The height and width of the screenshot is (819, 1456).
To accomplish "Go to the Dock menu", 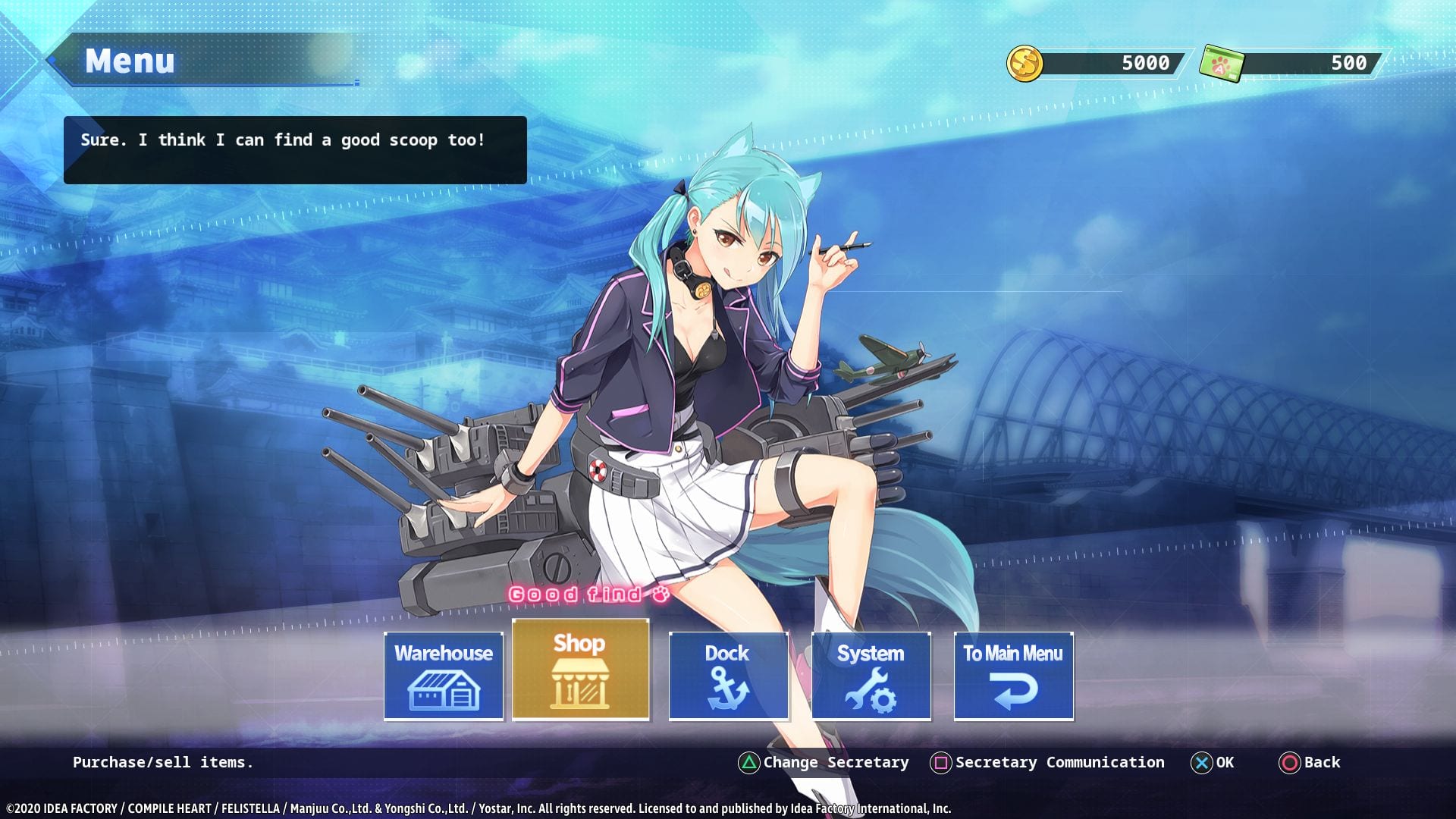I will tap(728, 676).
